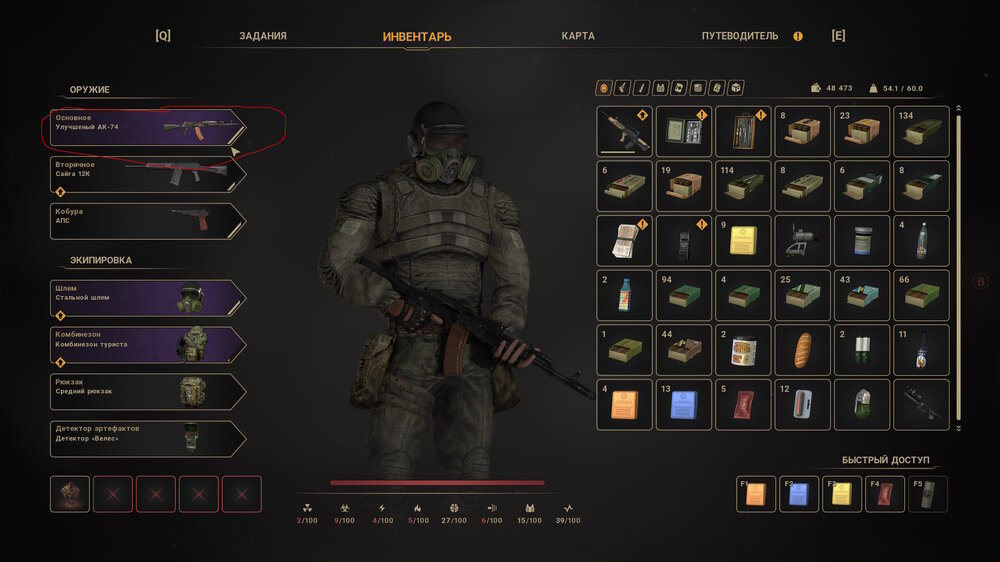Select the occupied artifact slot

[70, 494]
